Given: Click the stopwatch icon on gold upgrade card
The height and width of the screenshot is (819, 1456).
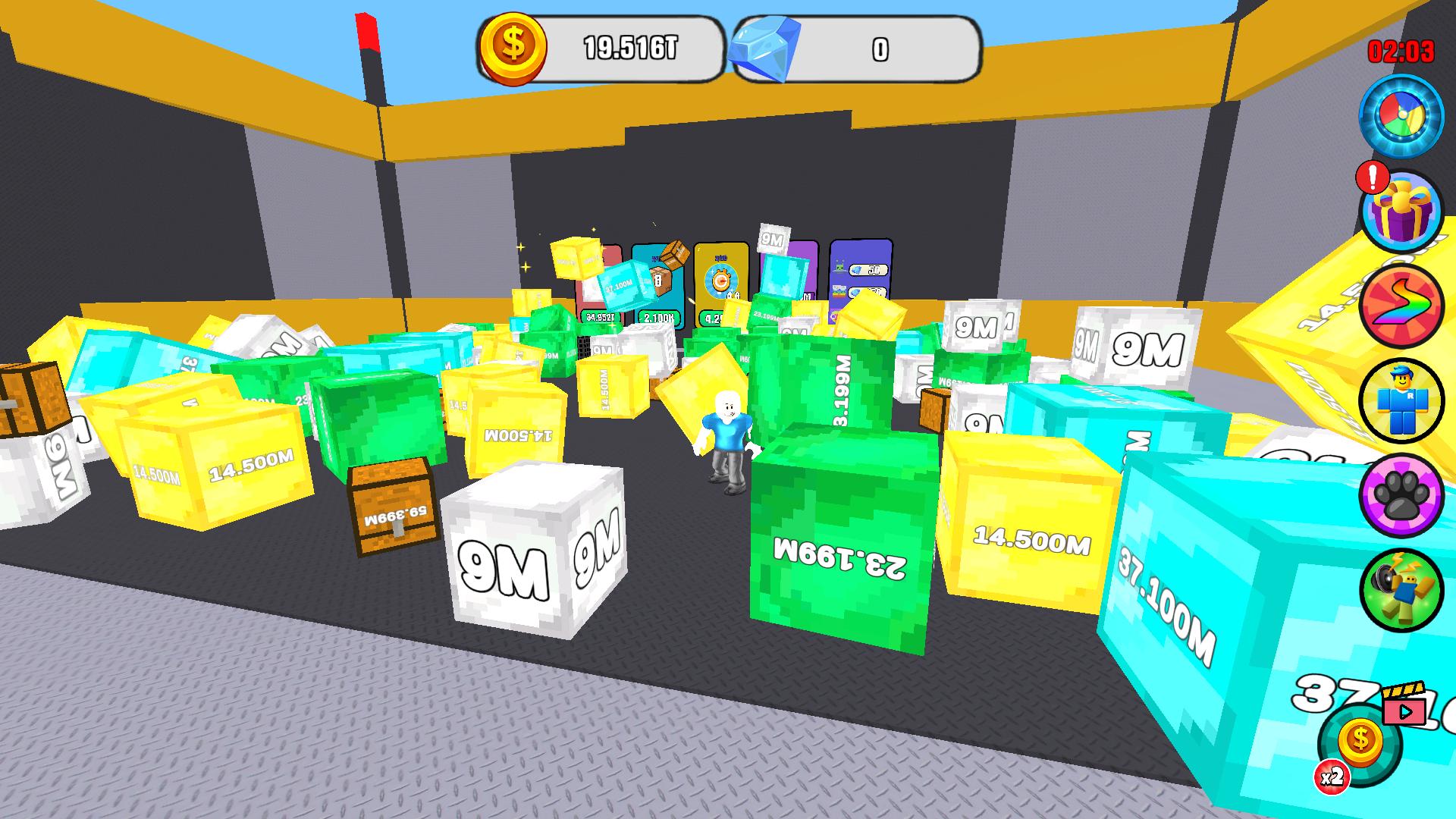Looking at the screenshot, I should coord(721,281).
